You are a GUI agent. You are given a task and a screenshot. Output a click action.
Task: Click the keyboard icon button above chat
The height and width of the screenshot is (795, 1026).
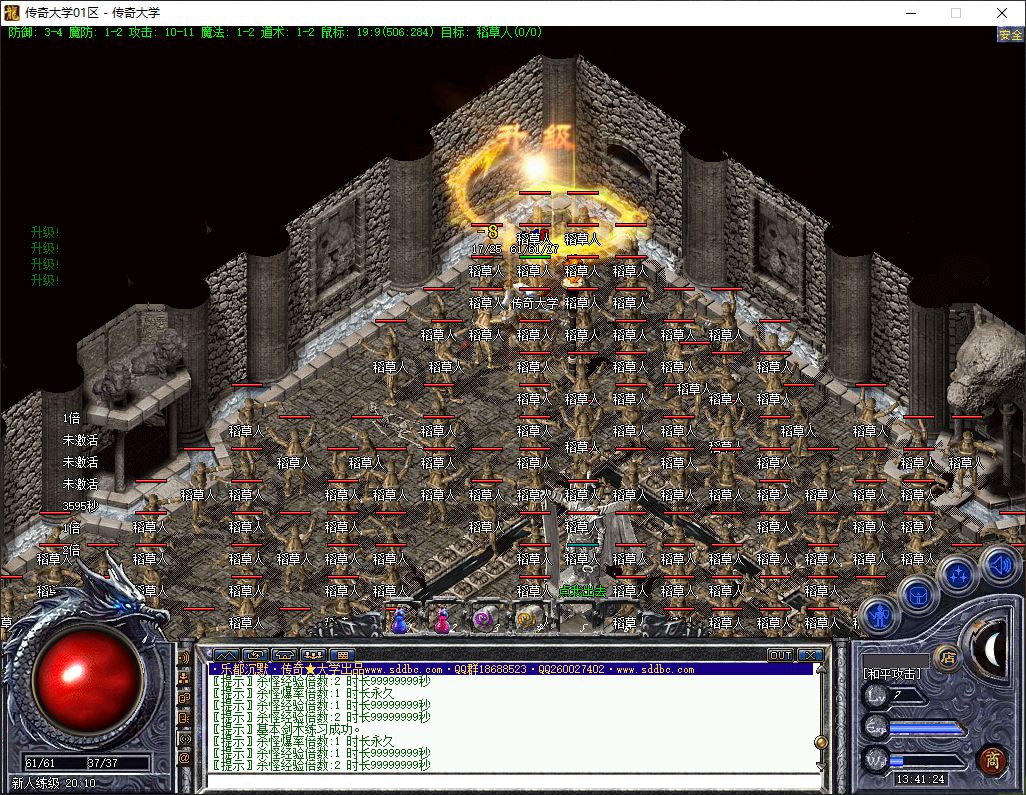coord(341,655)
